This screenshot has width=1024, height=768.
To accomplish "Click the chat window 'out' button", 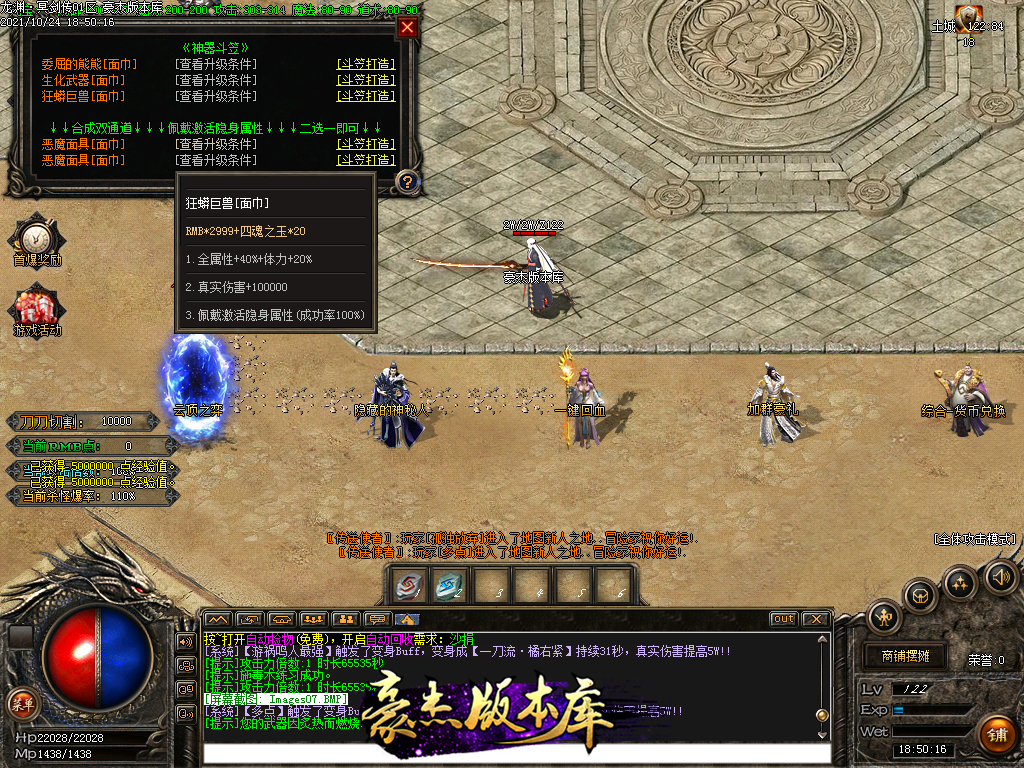I will point(784,619).
